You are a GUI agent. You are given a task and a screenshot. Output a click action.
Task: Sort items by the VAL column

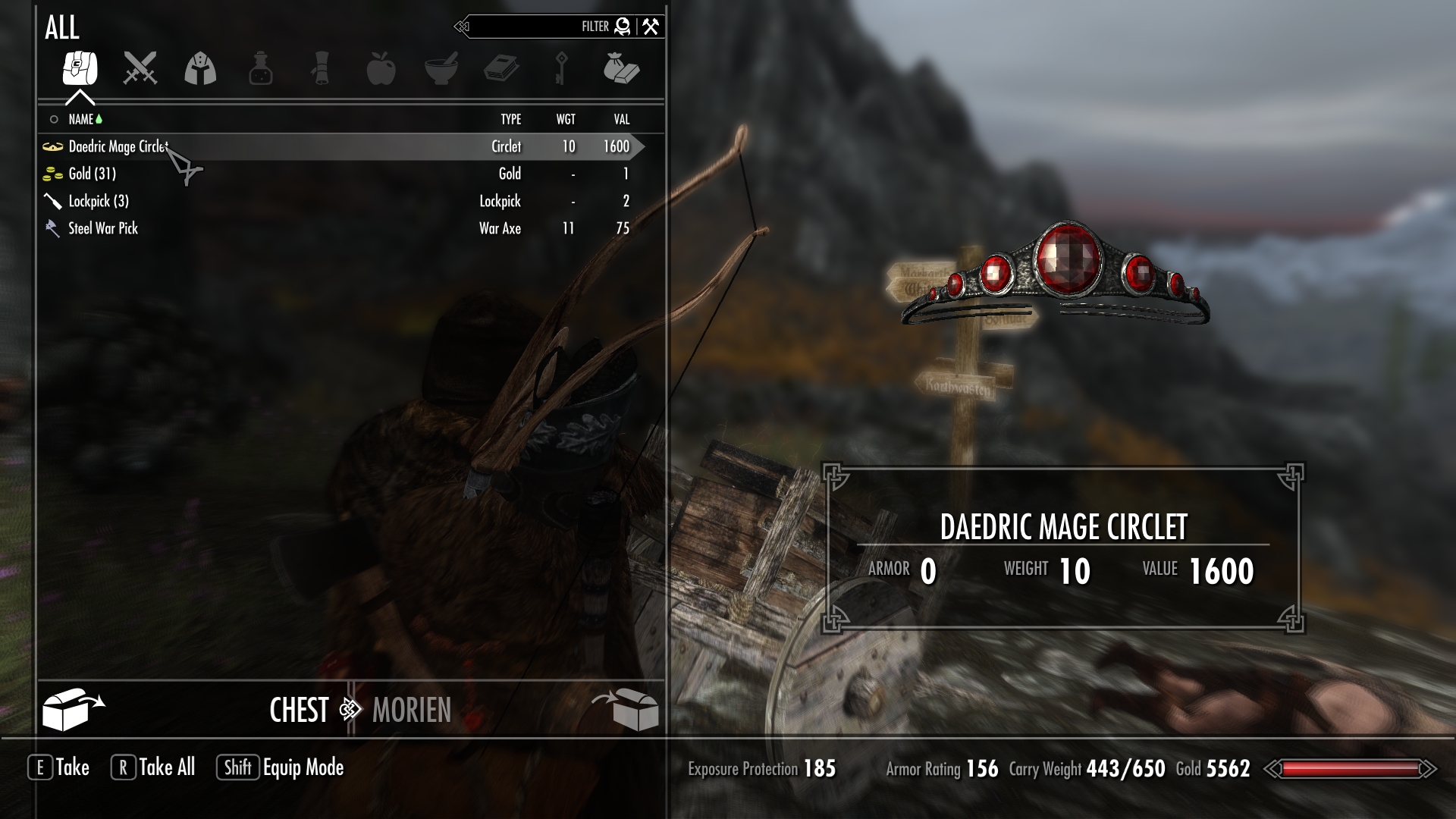(x=622, y=119)
